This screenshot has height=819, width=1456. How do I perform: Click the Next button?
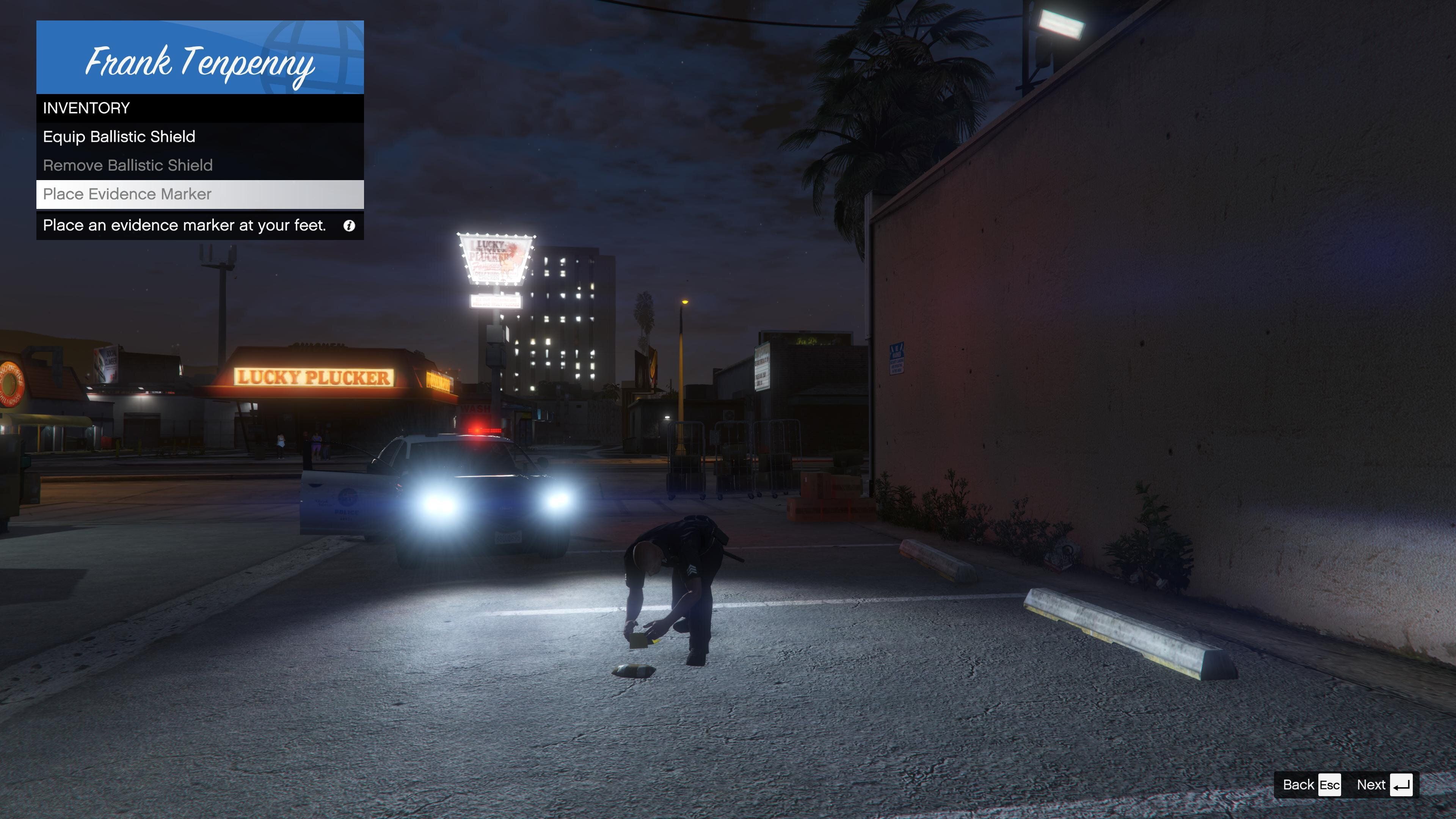(1384, 784)
